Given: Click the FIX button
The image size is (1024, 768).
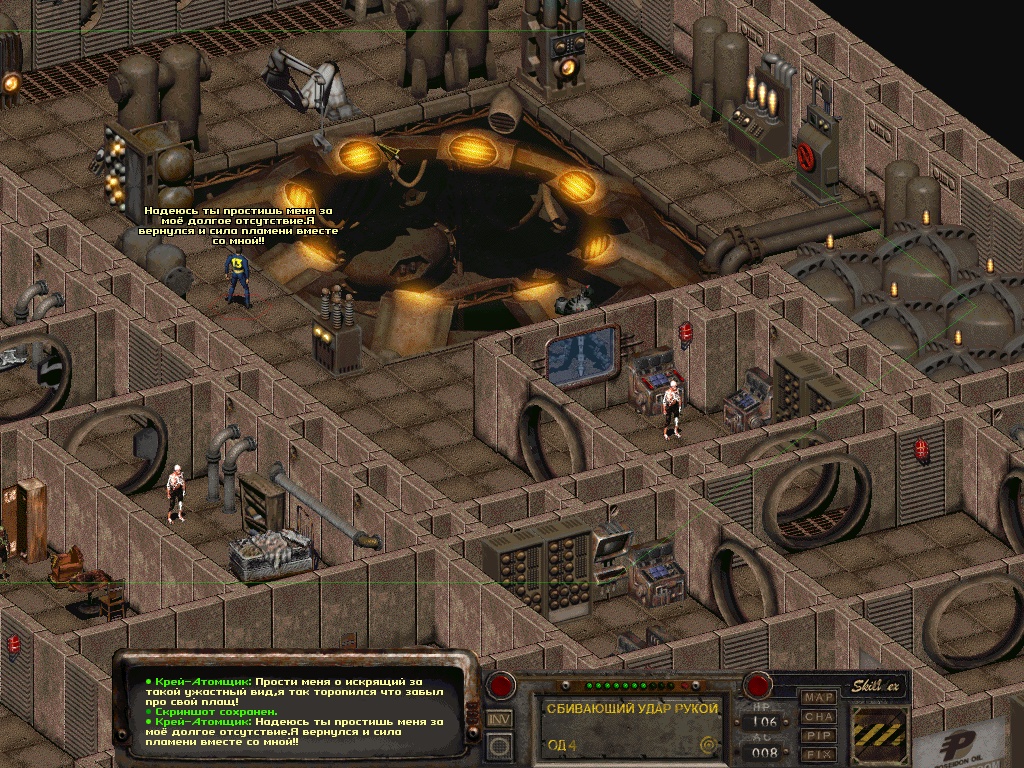Looking at the screenshot, I should [820, 753].
